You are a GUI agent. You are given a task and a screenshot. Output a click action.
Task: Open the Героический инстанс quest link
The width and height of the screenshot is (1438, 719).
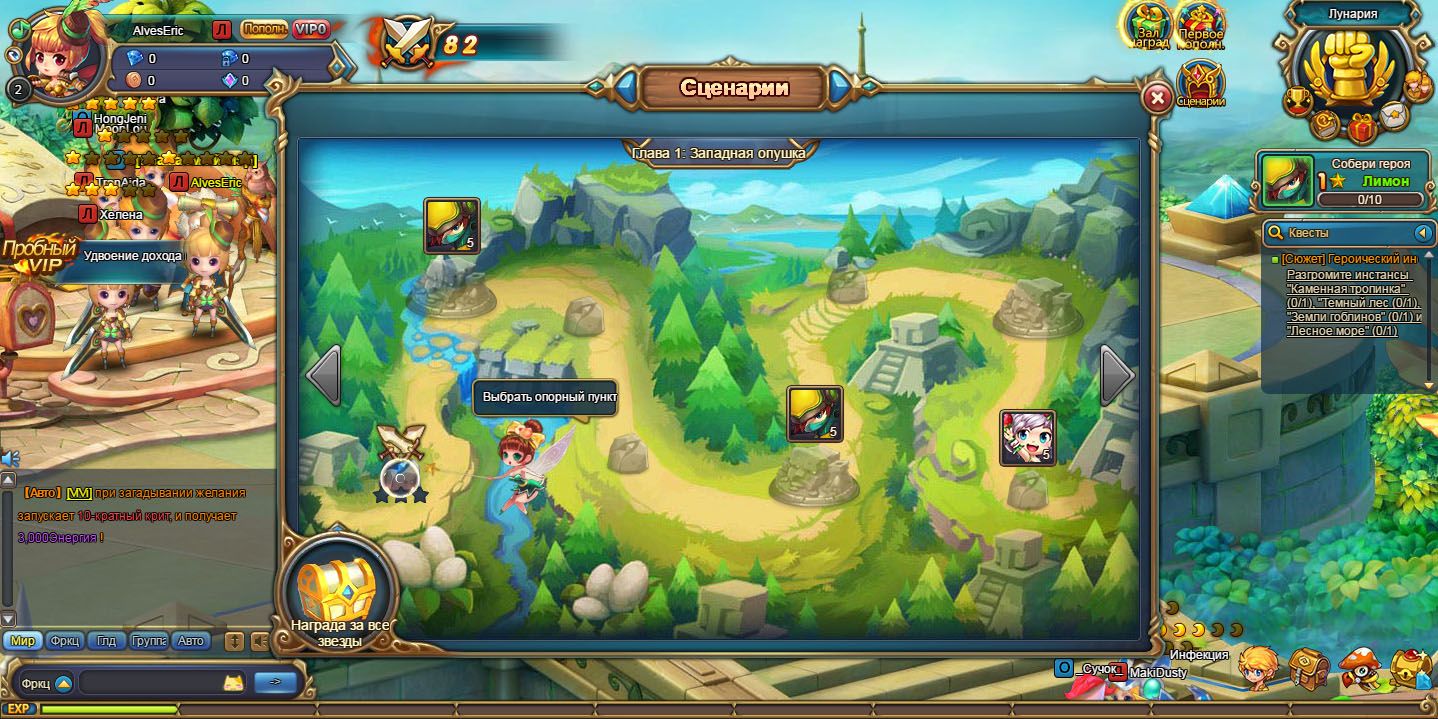click(1350, 259)
